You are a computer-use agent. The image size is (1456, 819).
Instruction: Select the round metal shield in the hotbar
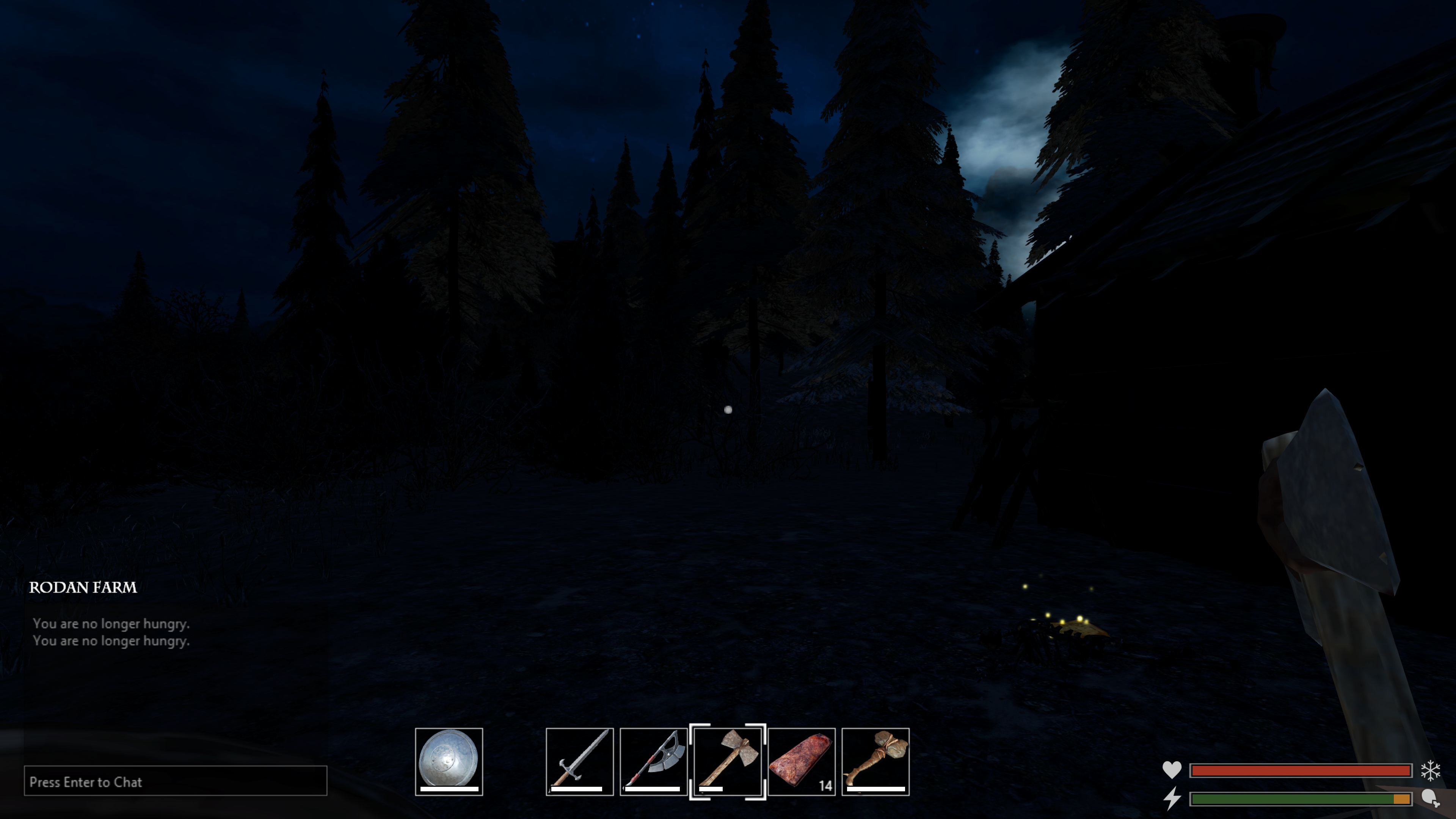(449, 762)
